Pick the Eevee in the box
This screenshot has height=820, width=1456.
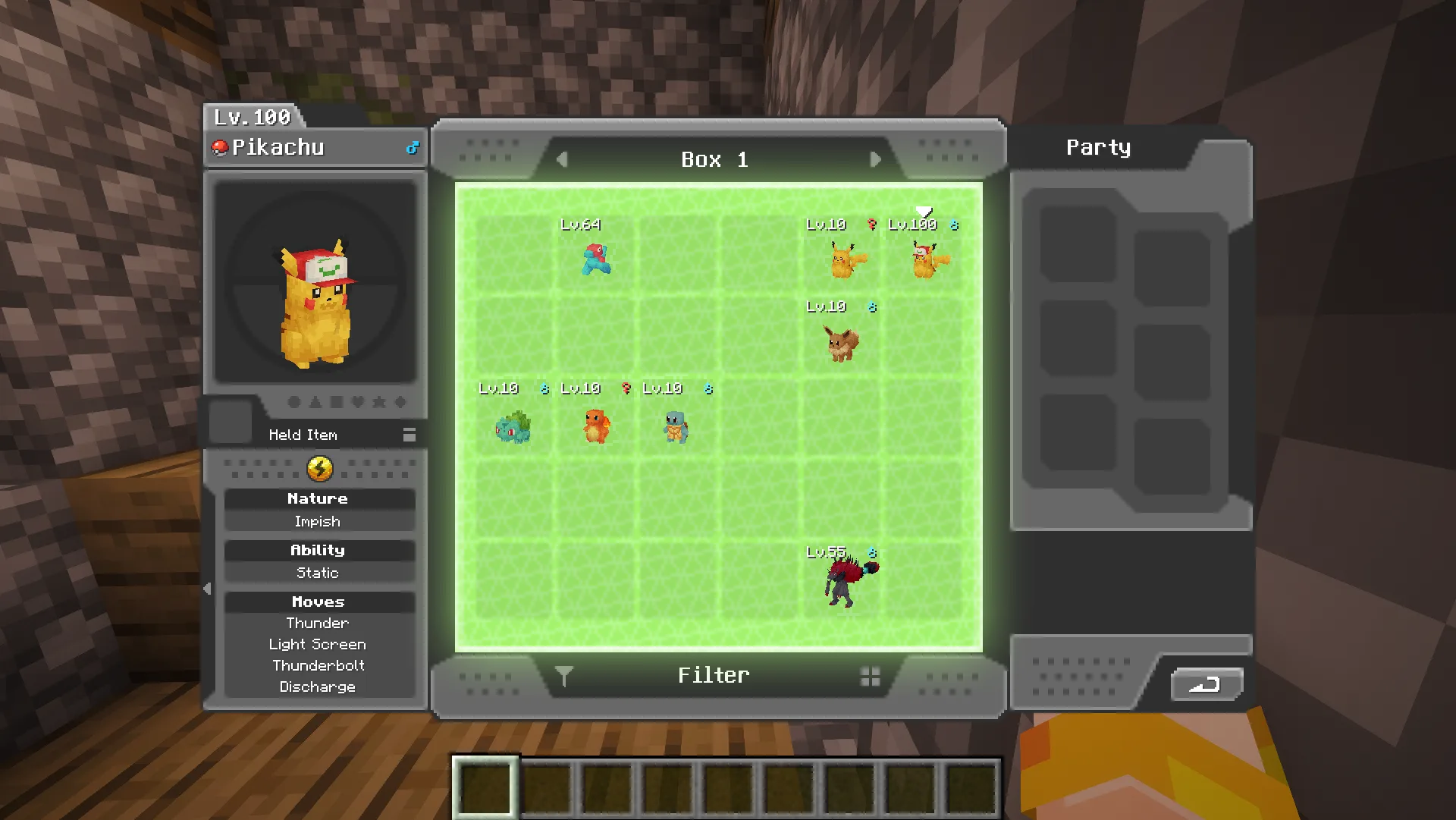(842, 343)
